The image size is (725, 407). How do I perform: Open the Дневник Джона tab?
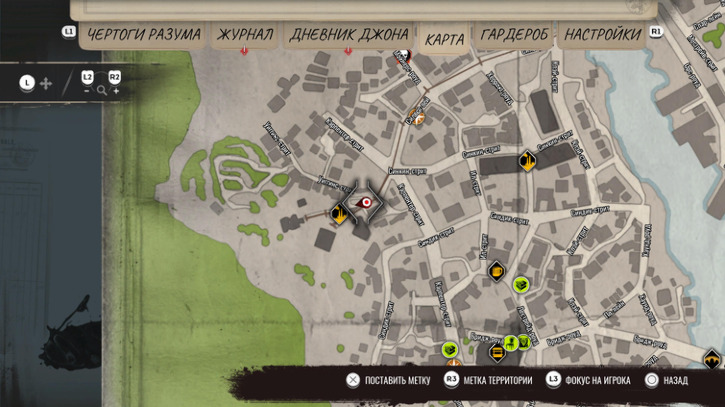pyautogui.click(x=348, y=35)
